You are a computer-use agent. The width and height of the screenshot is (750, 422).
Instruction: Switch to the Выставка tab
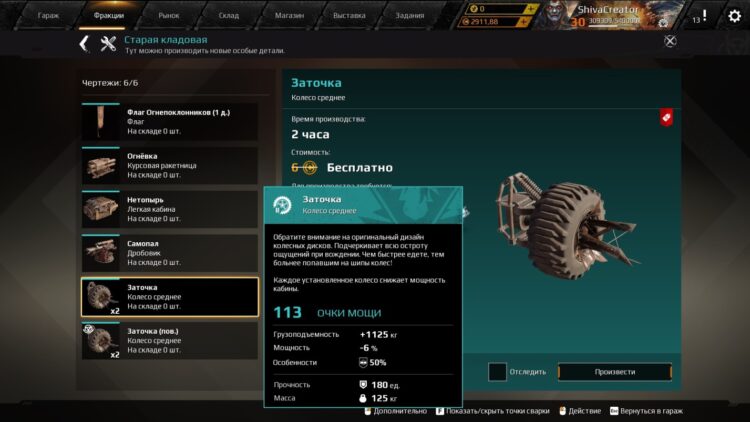(x=349, y=16)
